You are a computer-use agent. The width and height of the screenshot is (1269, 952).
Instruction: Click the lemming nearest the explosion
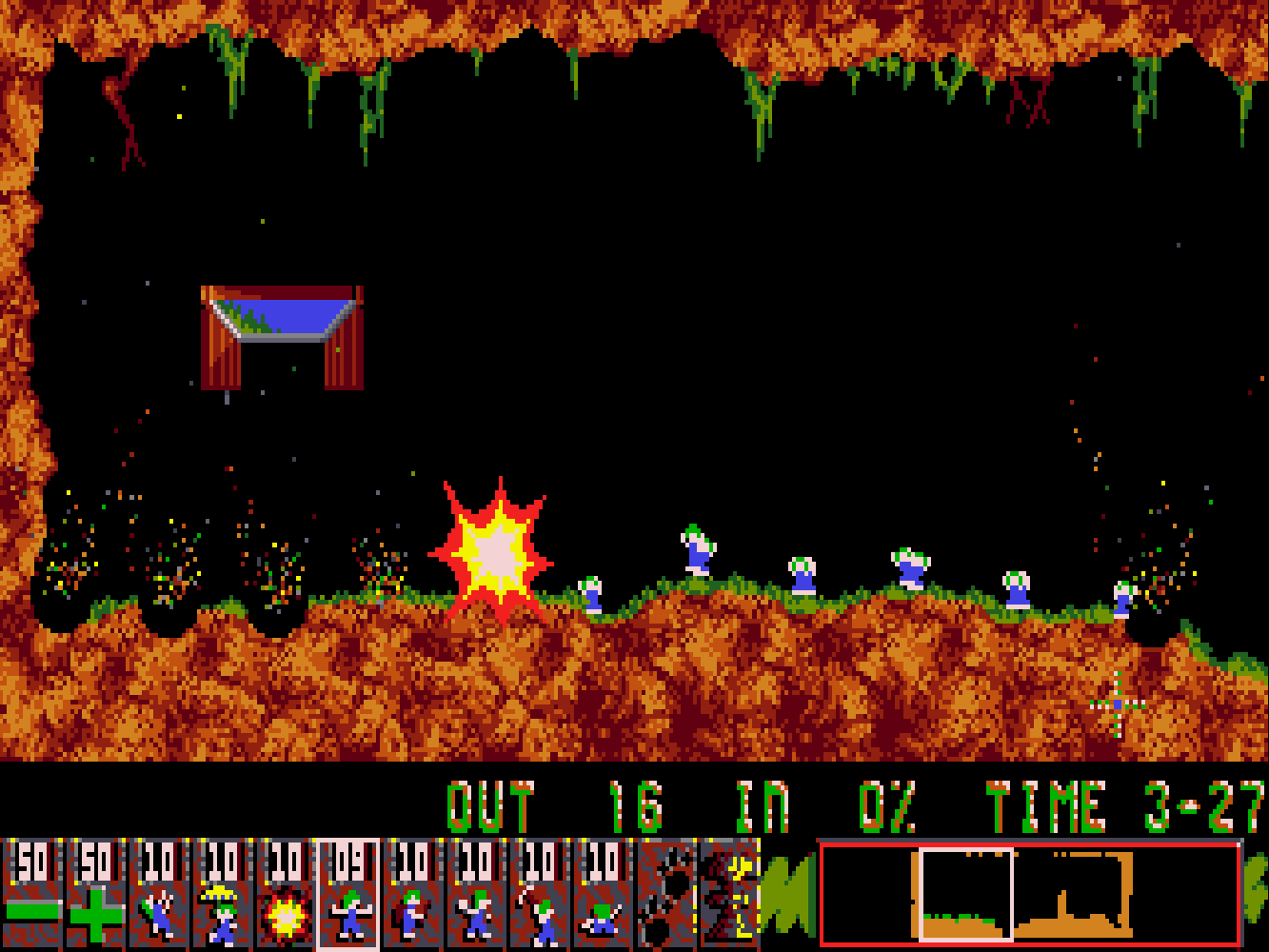590,595
